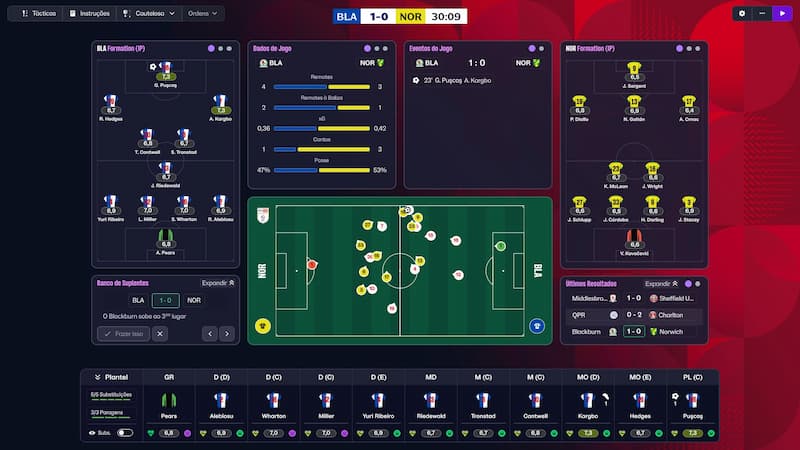Expand the Últimos Resultados panel

coord(662,284)
